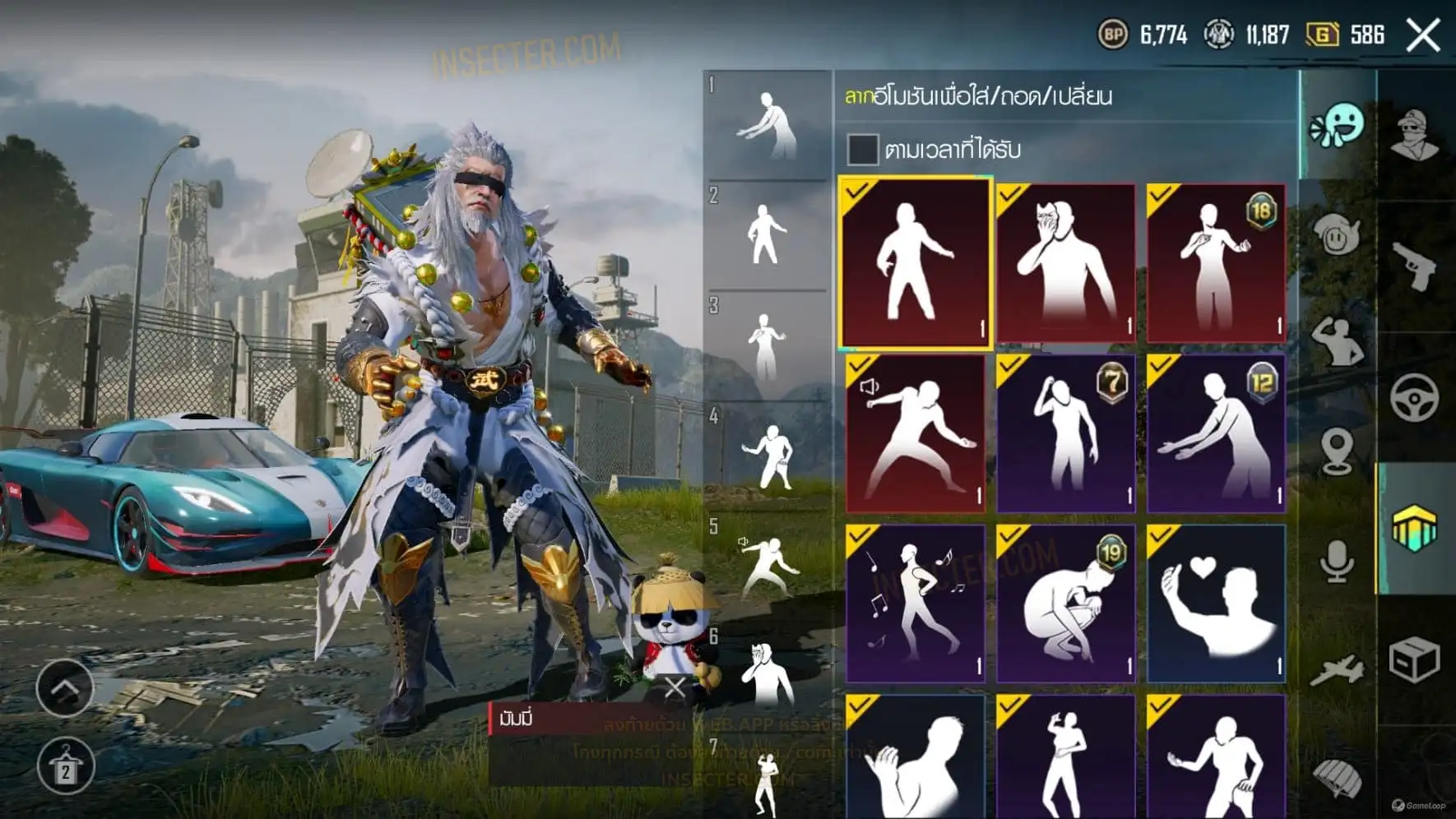
Task: Select the emote tile with level 12 badge
Action: [1216, 433]
